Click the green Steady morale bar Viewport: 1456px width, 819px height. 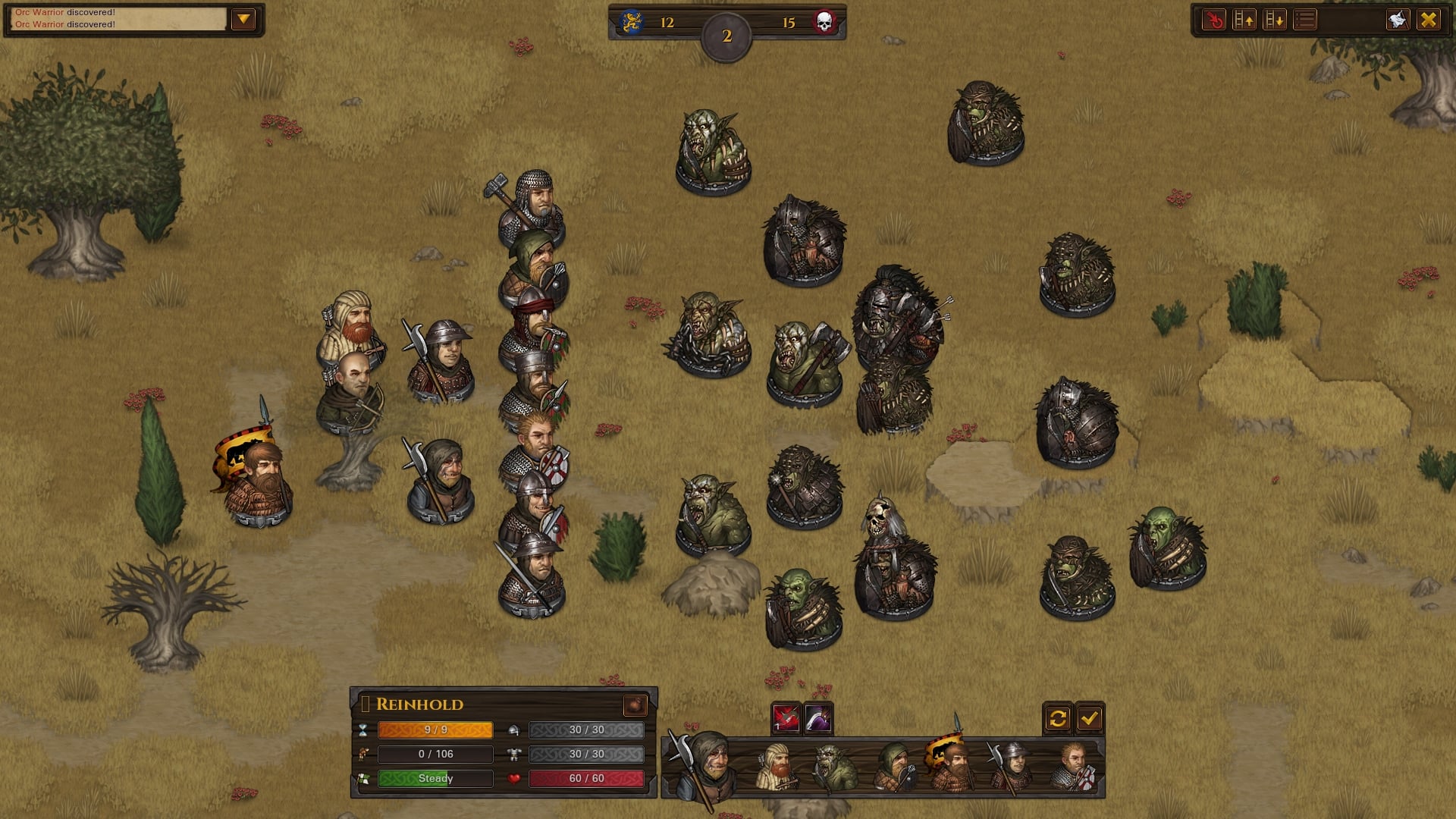coord(435,778)
